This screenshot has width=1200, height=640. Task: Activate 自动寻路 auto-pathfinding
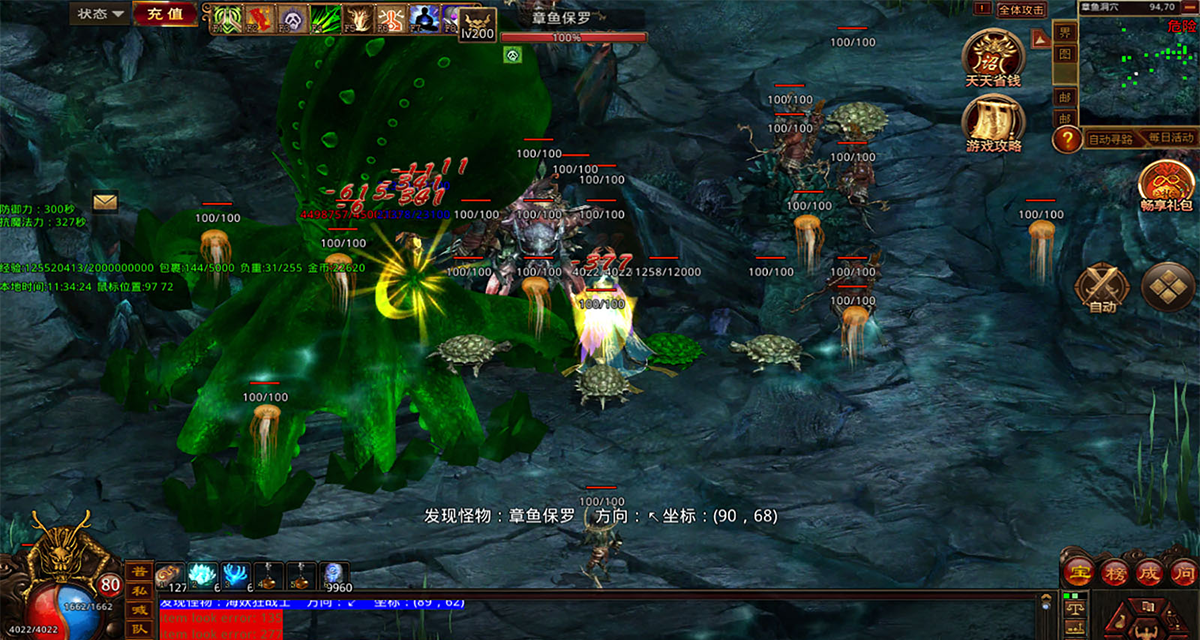(1110, 139)
